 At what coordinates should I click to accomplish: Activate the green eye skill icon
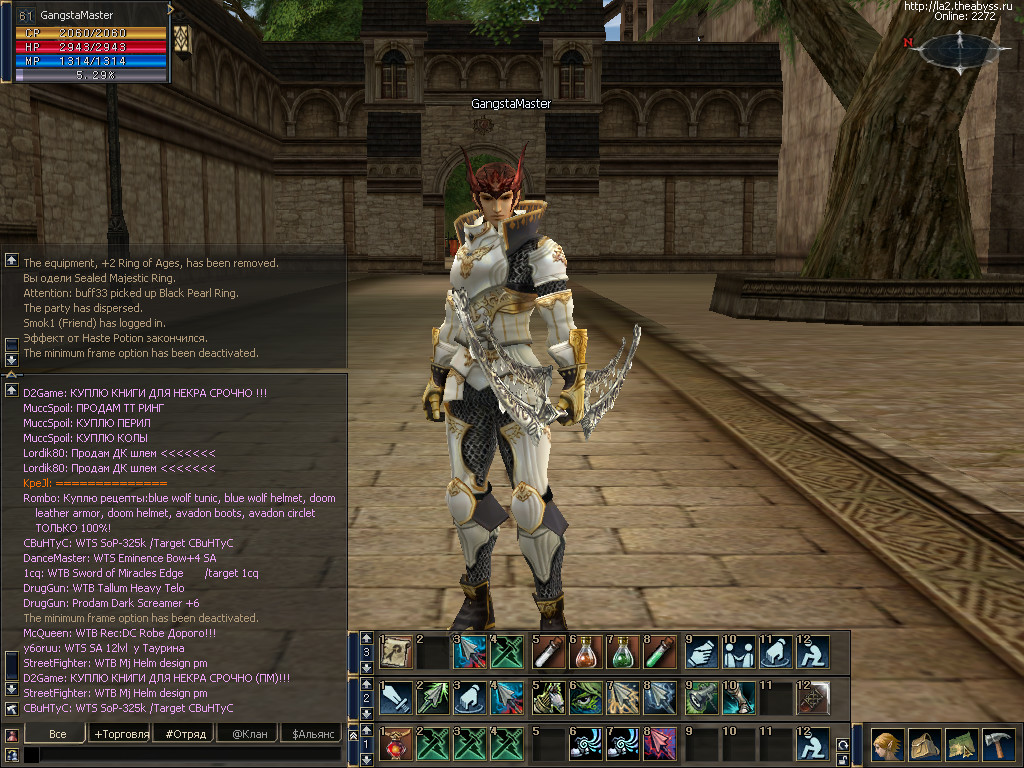click(585, 698)
